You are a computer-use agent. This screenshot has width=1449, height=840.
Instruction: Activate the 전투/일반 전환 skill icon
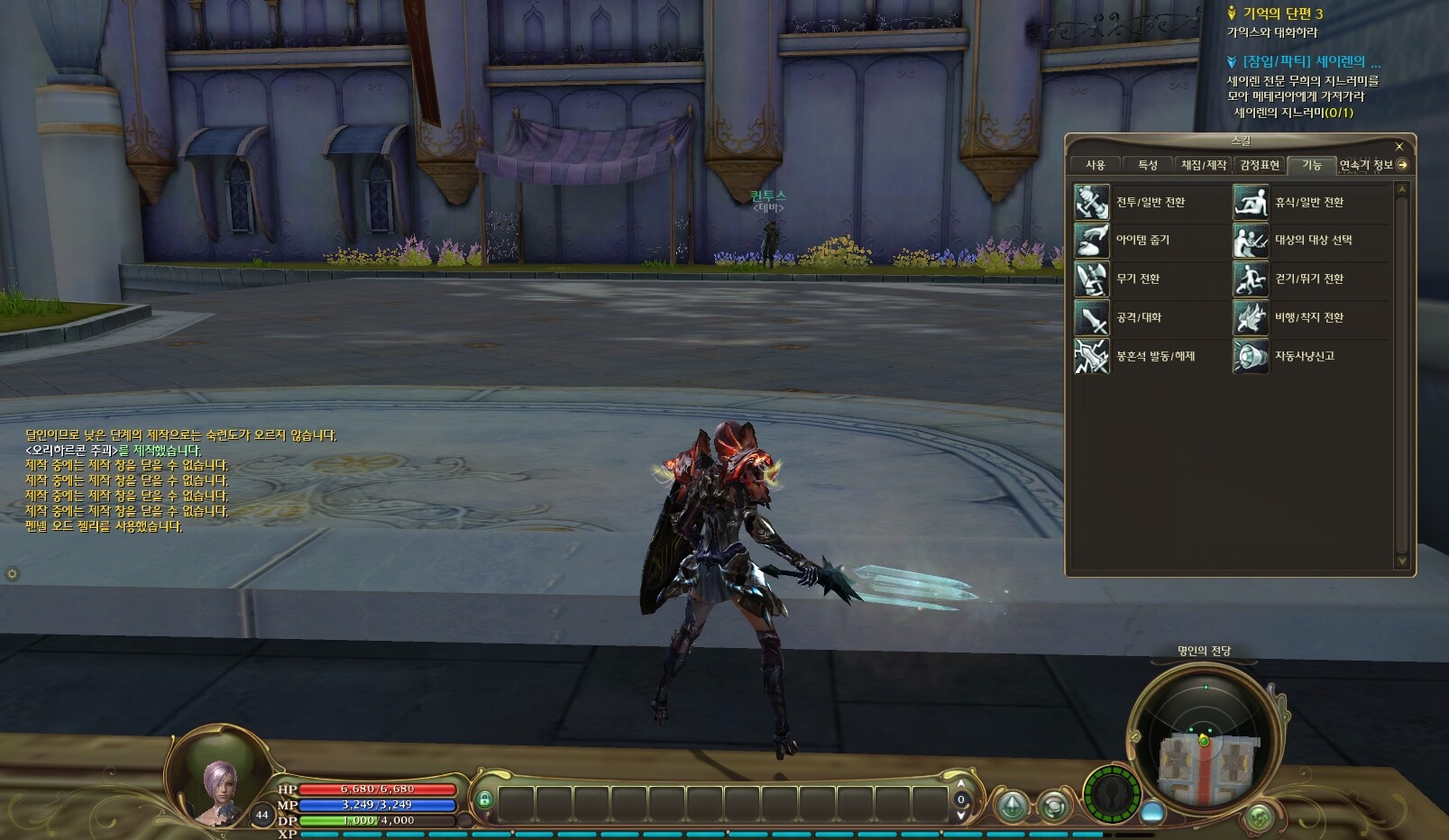click(x=1091, y=202)
